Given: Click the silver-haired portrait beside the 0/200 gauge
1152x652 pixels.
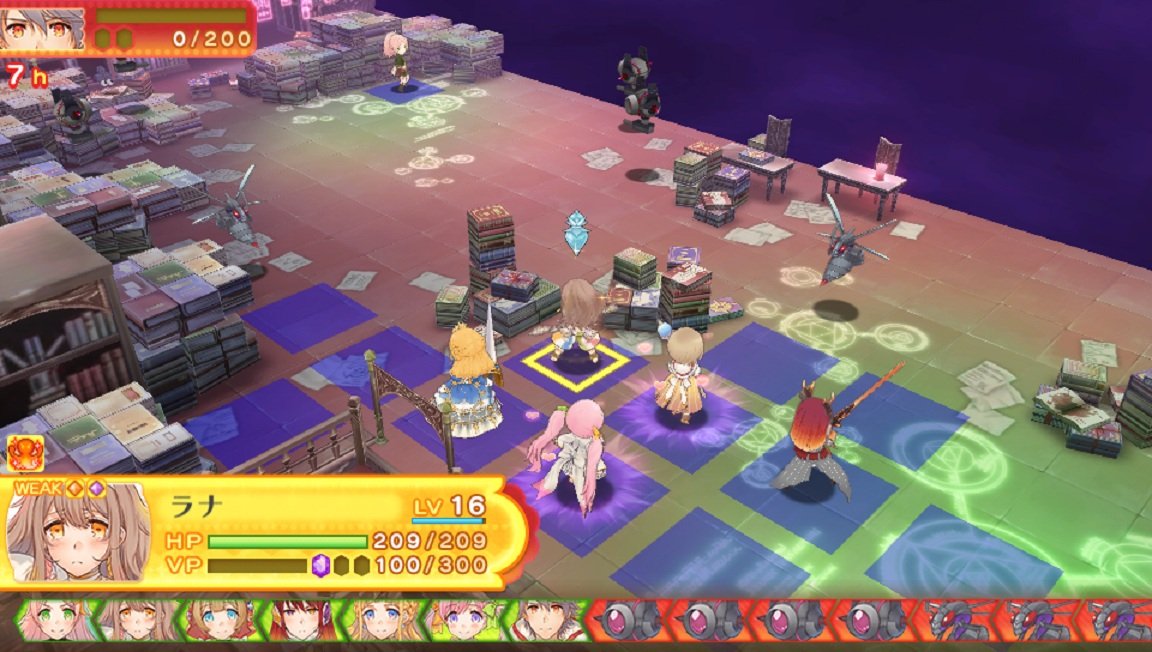Looking at the screenshot, I should click(x=42, y=27).
